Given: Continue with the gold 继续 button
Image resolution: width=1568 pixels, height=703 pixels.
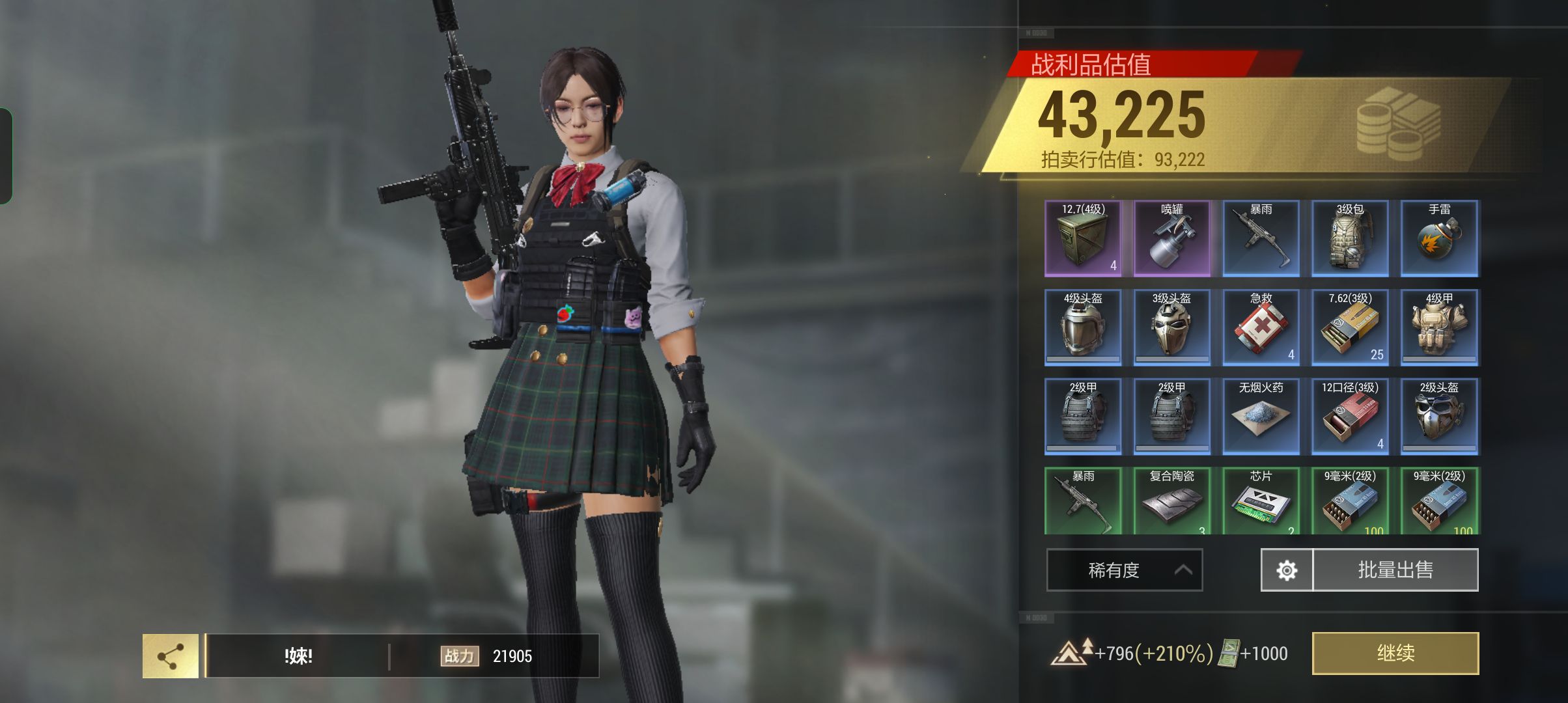Looking at the screenshot, I should [1395, 653].
